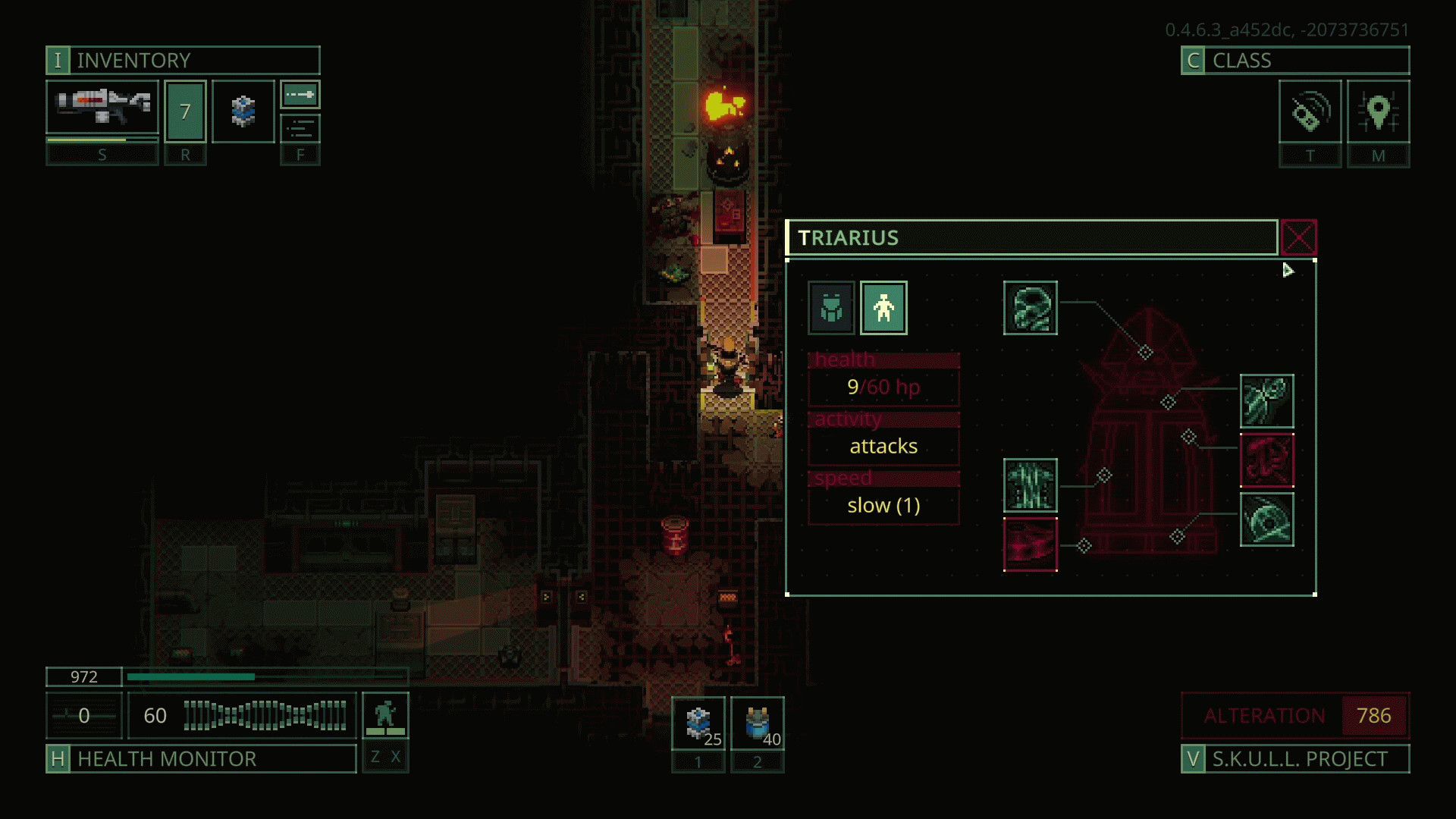Screen dimensions: 1456x819
Task: Select the green round lower-right part icon
Action: (1266, 519)
